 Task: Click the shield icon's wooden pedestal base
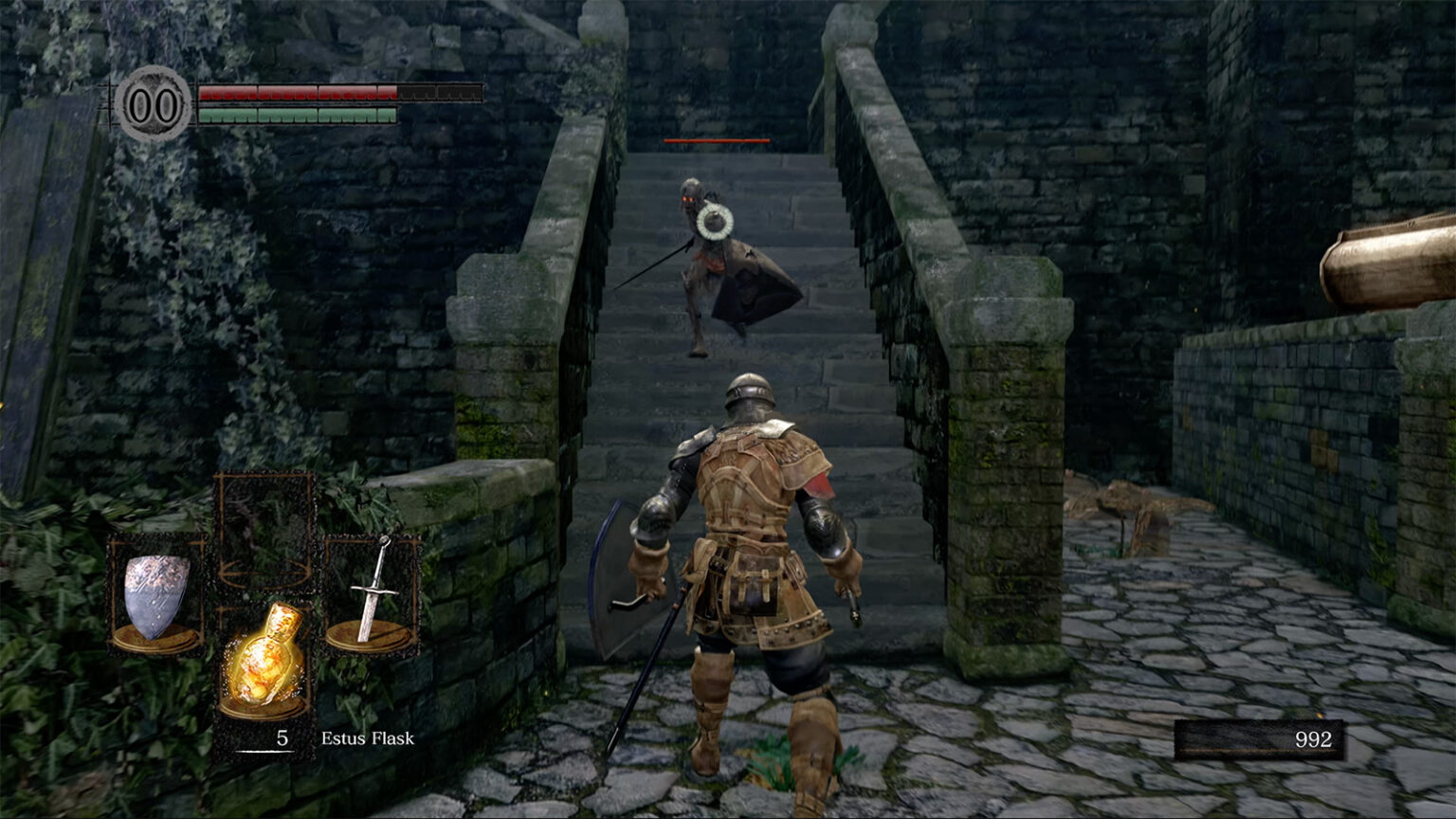tap(157, 637)
